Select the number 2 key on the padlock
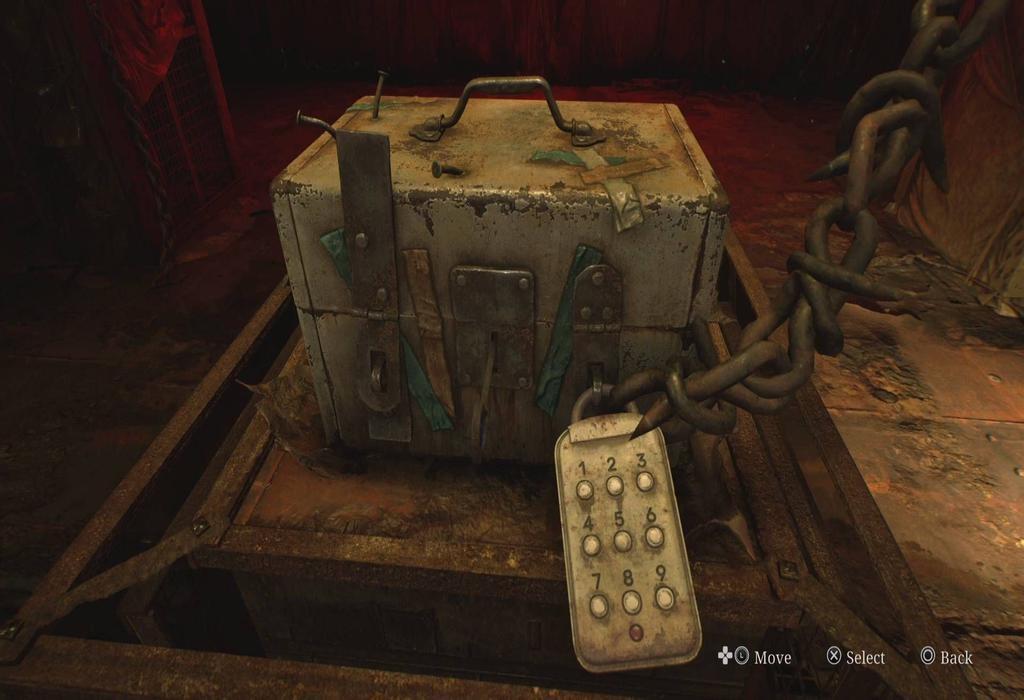1024x700 pixels. point(614,485)
